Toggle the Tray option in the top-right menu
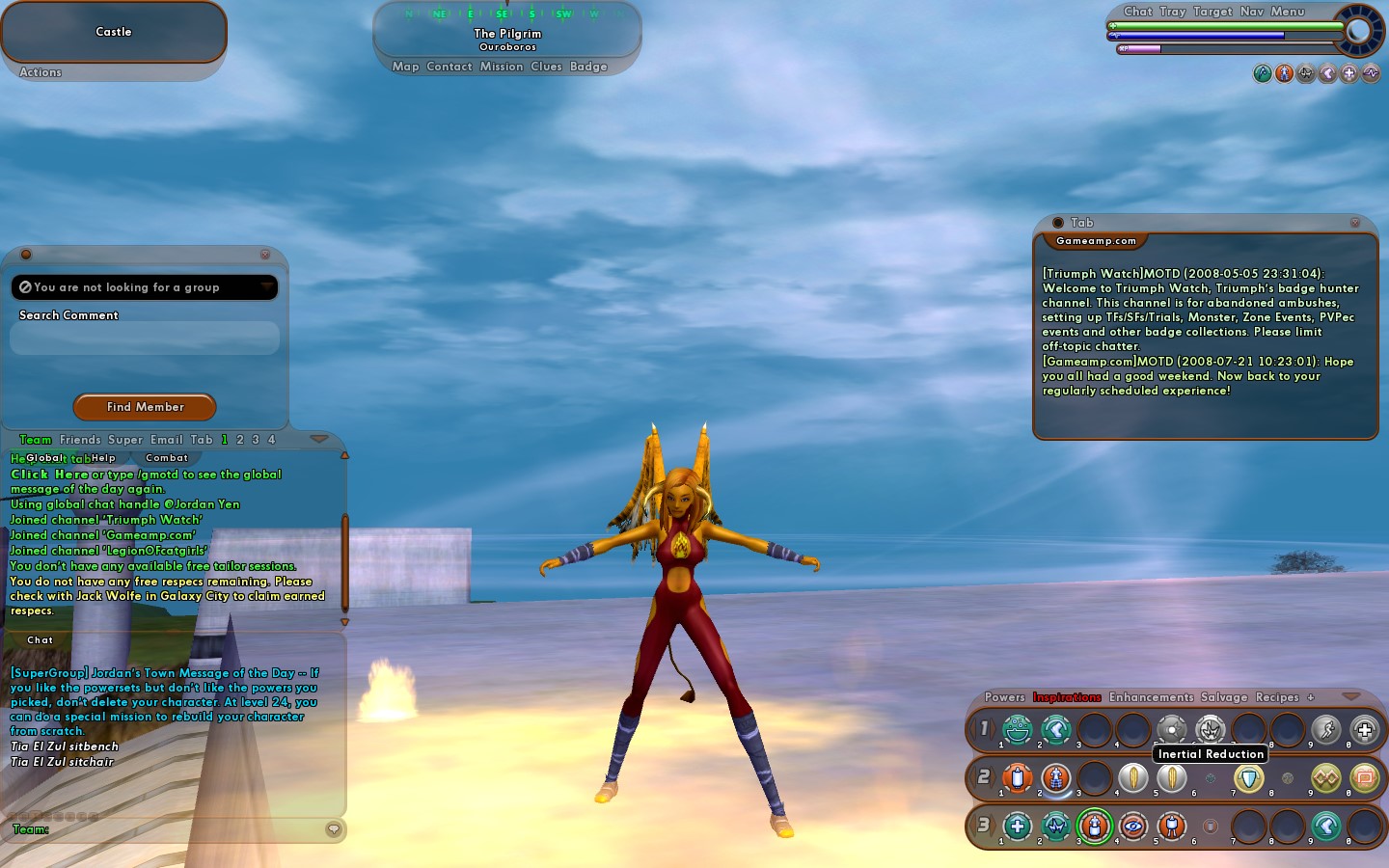Screen dimensions: 1389x868 click(1172, 12)
